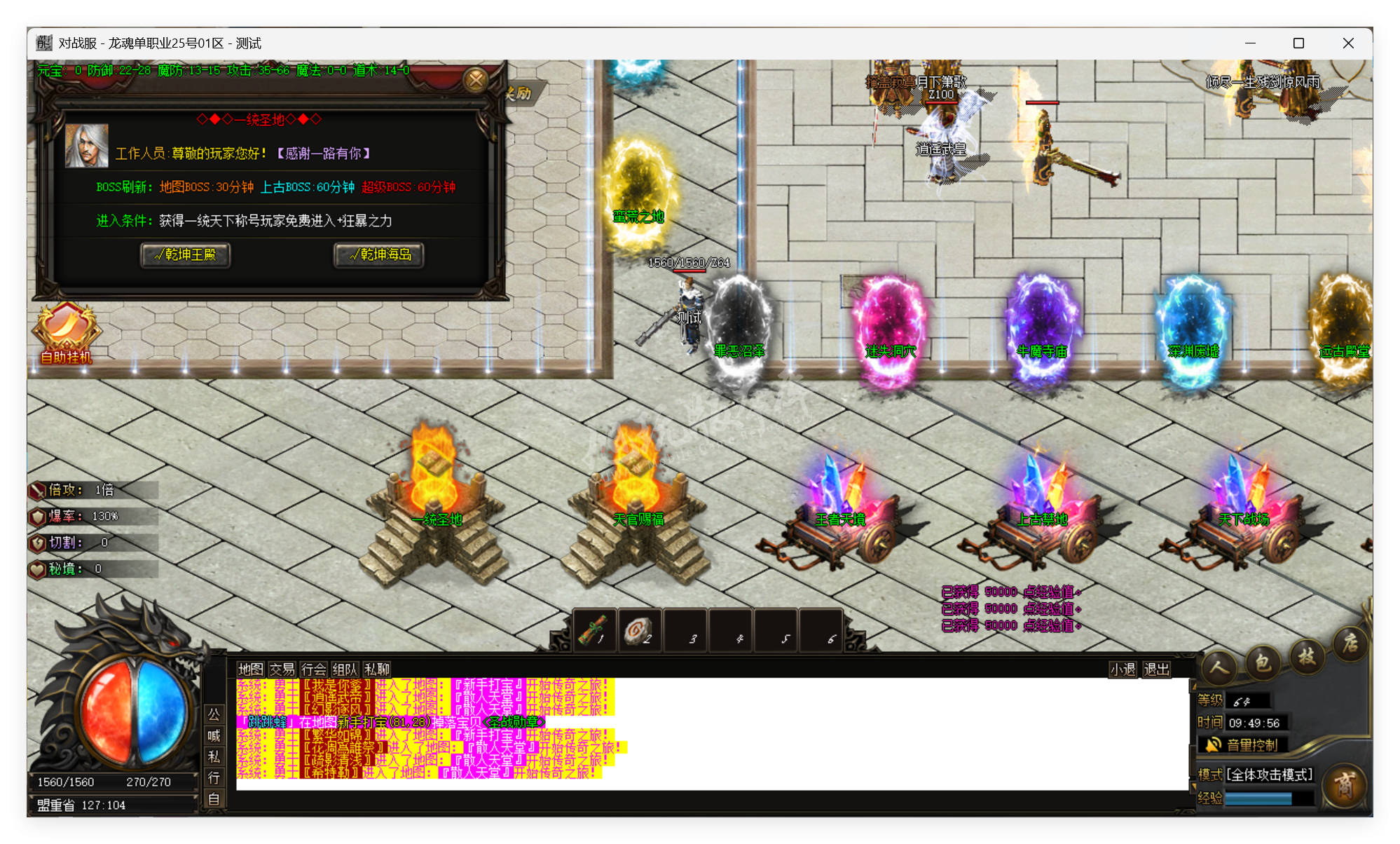Choose the 乾坤海岛 teleport button
Image resolution: width=1400 pixels, height=844 pixels.
(x=379, y=254)
